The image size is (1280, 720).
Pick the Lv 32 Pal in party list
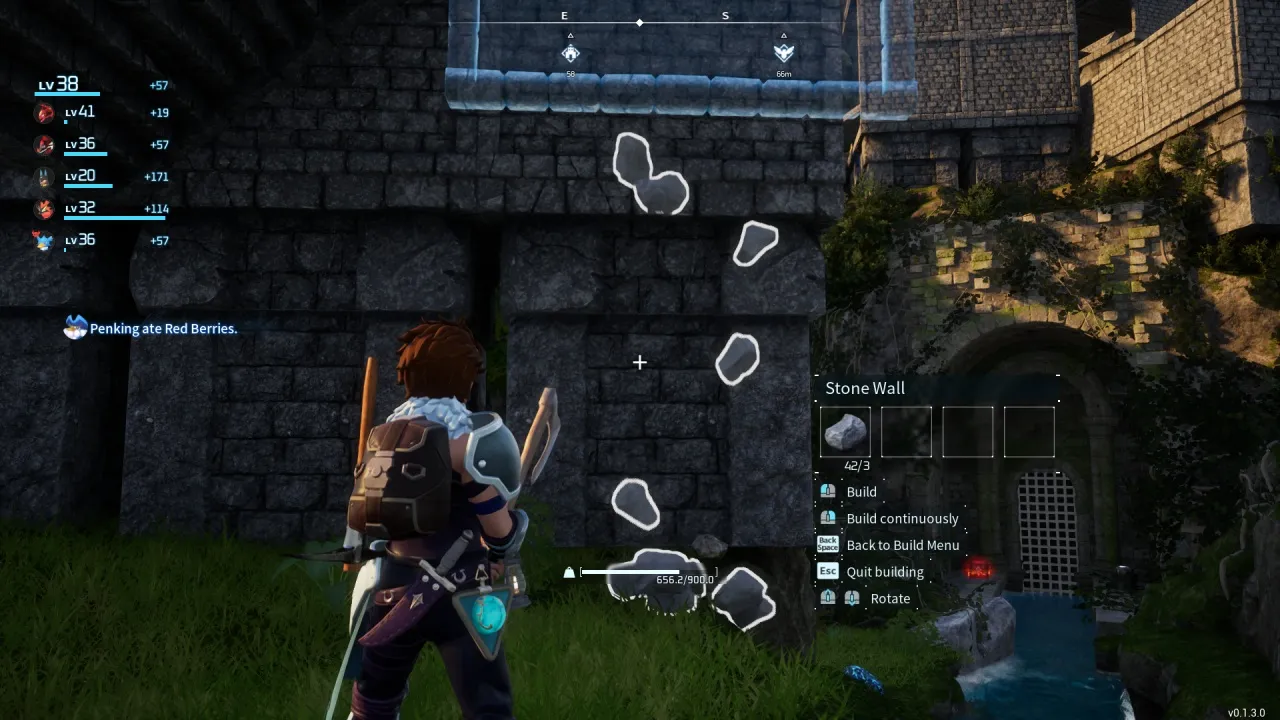pyautogui.click(x=45, y=209)
